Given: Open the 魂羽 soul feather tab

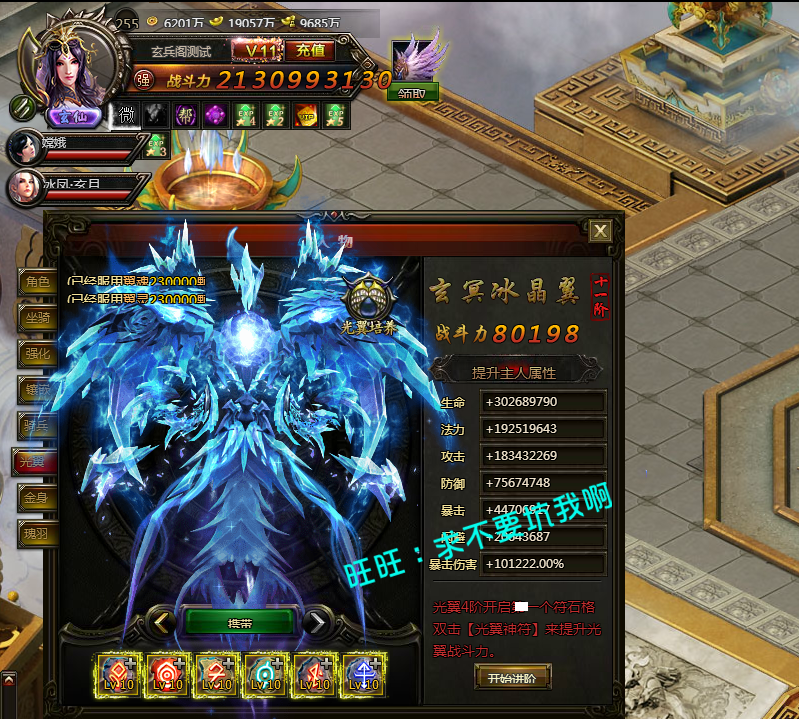Looking at the screenshot, I should (x=37, y=534).
